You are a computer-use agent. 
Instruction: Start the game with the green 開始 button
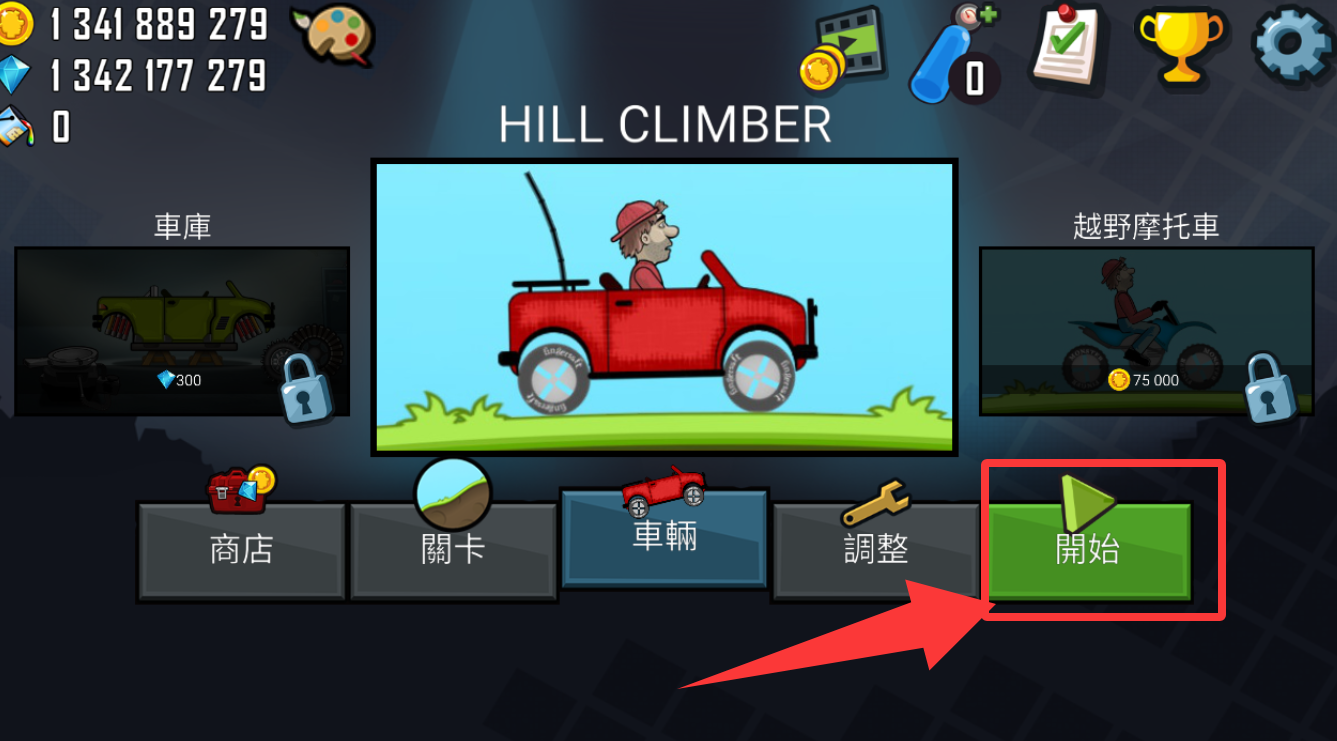point(1088,550)
